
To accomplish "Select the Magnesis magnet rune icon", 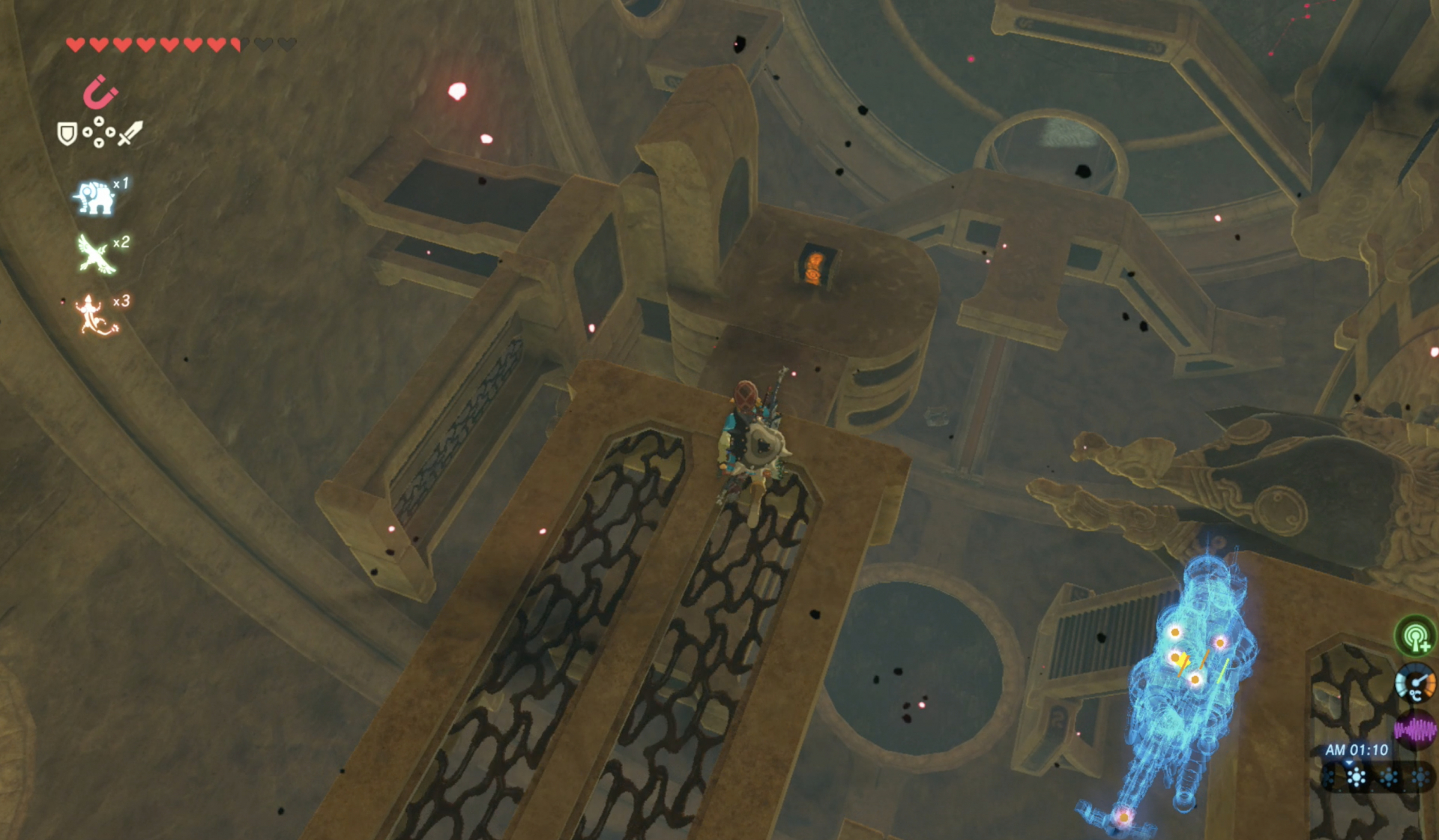I will tap(100, 92).
